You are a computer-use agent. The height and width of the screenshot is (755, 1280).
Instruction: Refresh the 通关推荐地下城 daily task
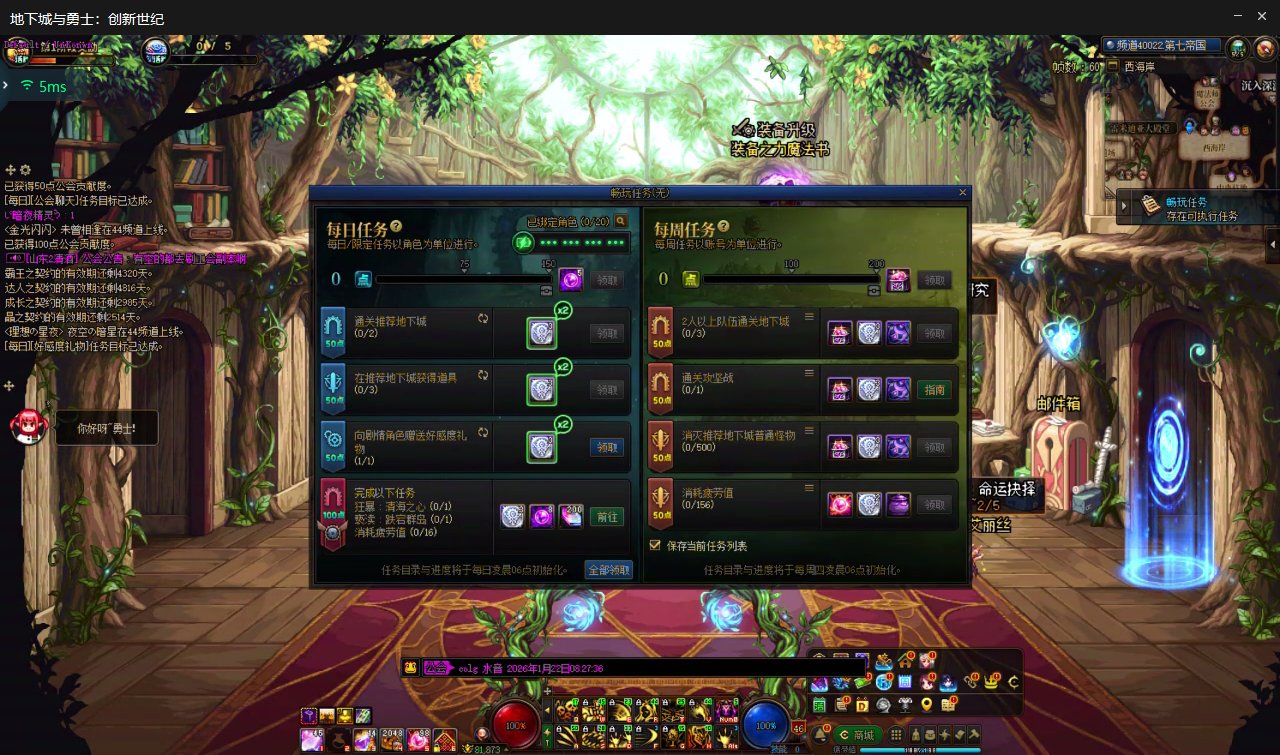(483, 318)
